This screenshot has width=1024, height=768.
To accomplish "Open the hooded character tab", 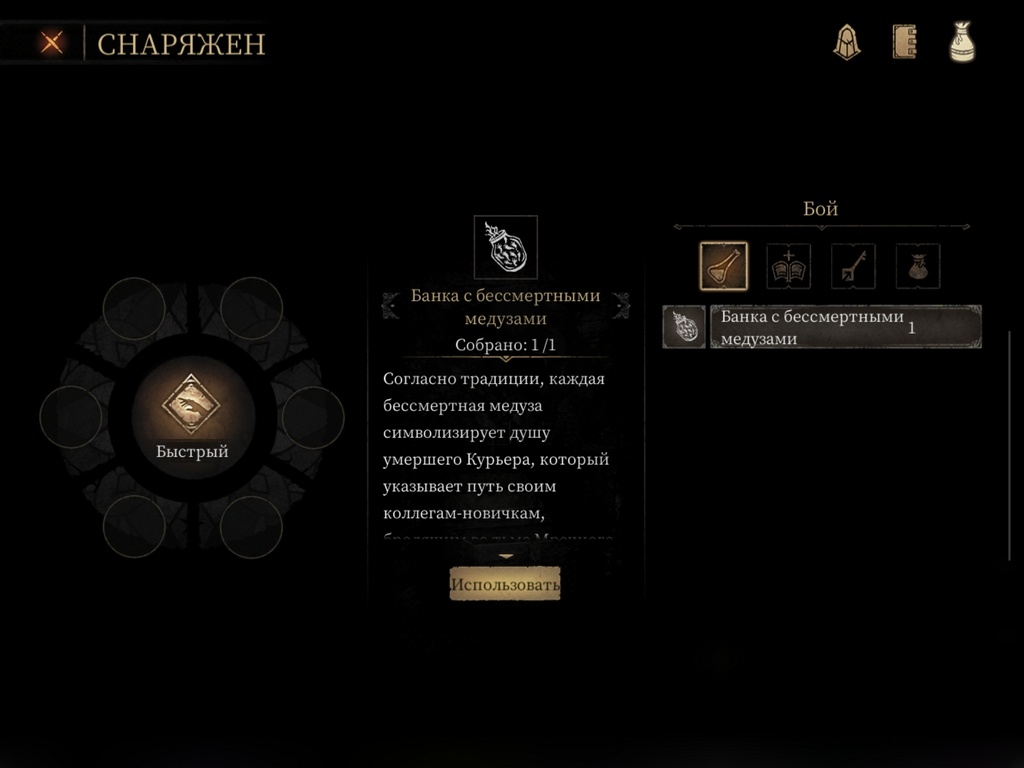I will [847, 42].
